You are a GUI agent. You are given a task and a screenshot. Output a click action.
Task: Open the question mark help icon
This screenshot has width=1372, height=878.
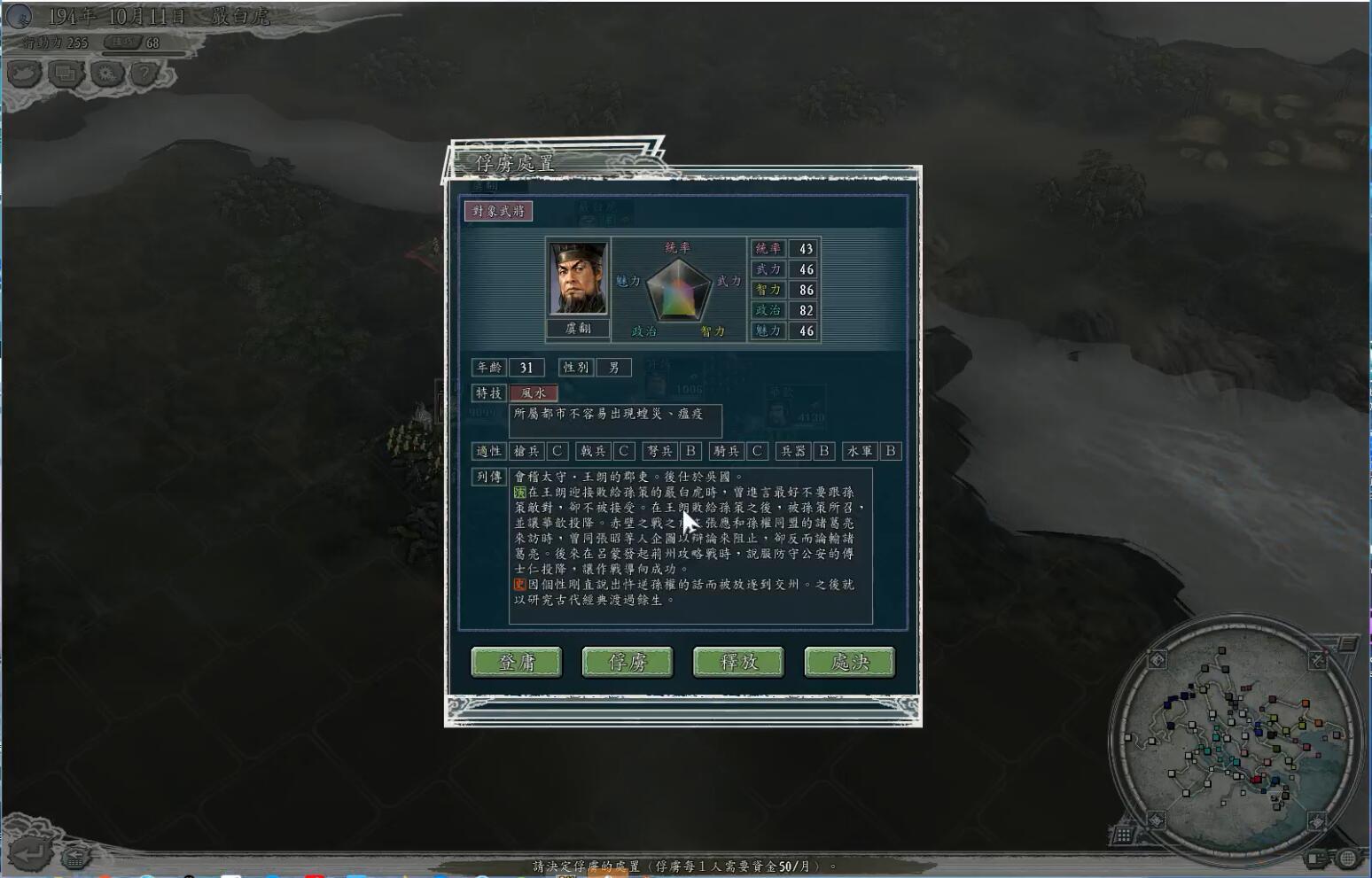(144, 74)
